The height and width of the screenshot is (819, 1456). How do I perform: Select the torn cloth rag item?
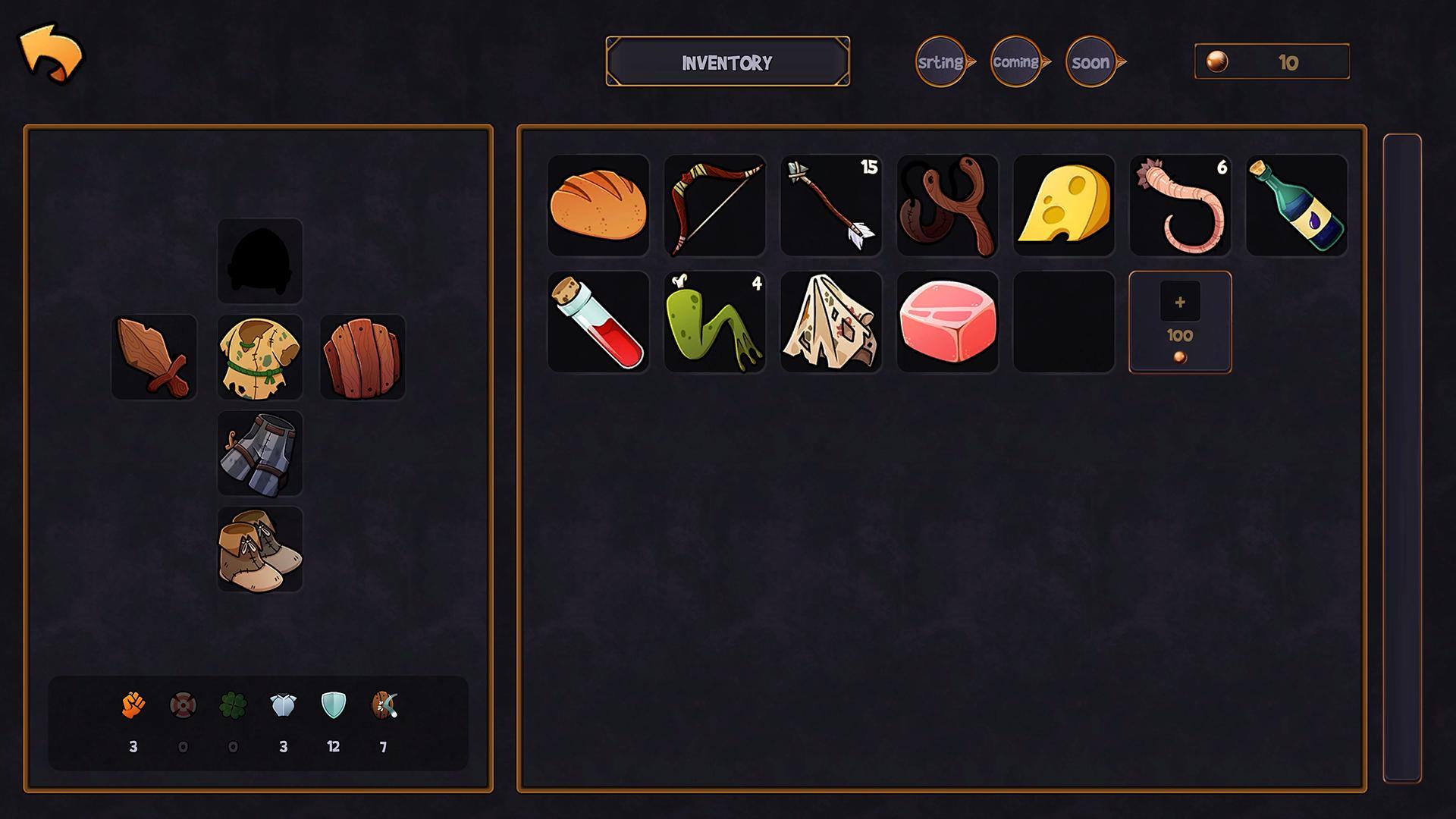tap(830, 322)
